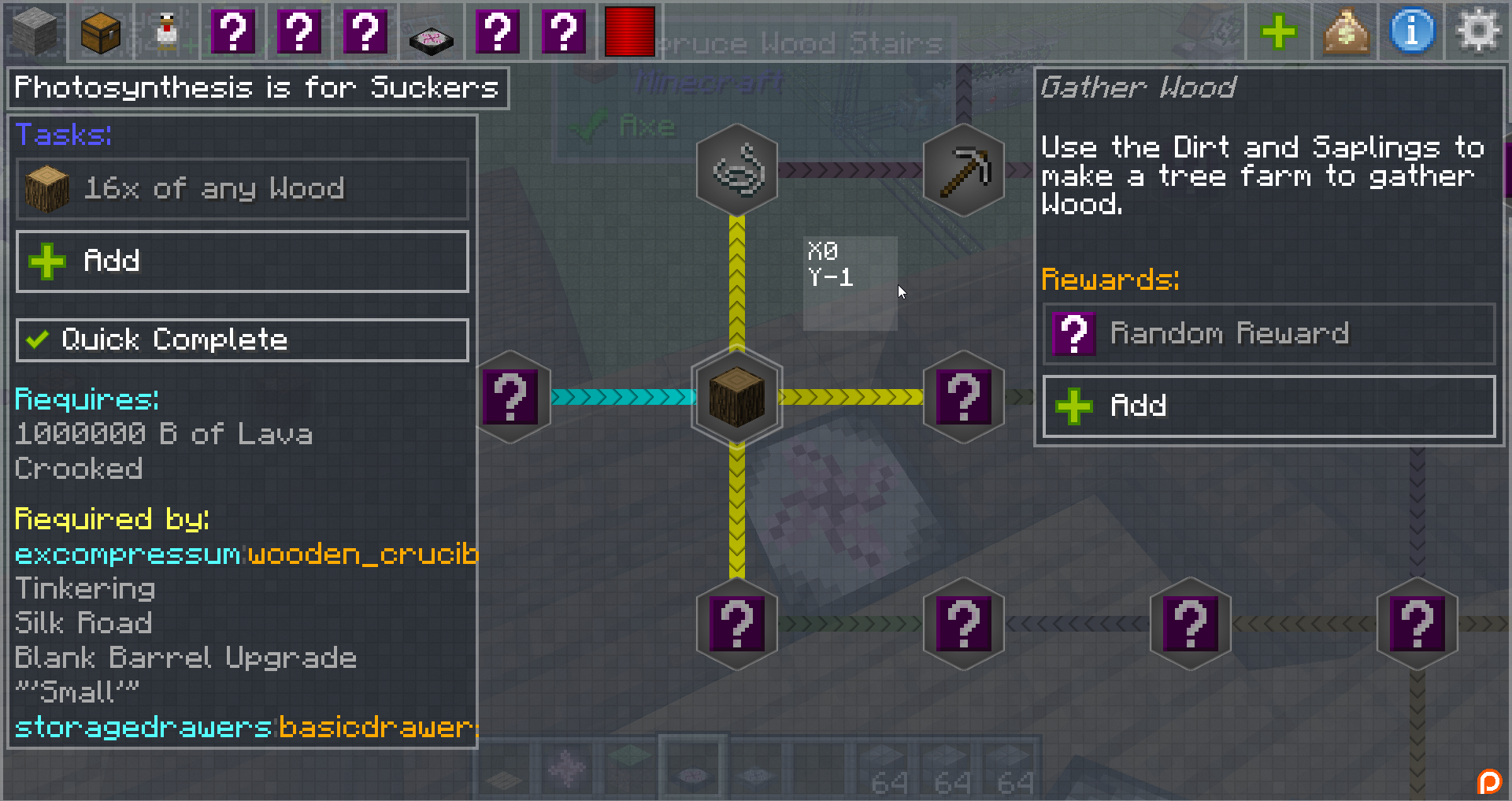The width and height of the screenshot is (1512, 801).
Task: Select the pressure plate chapter tab
Action: 431,32
